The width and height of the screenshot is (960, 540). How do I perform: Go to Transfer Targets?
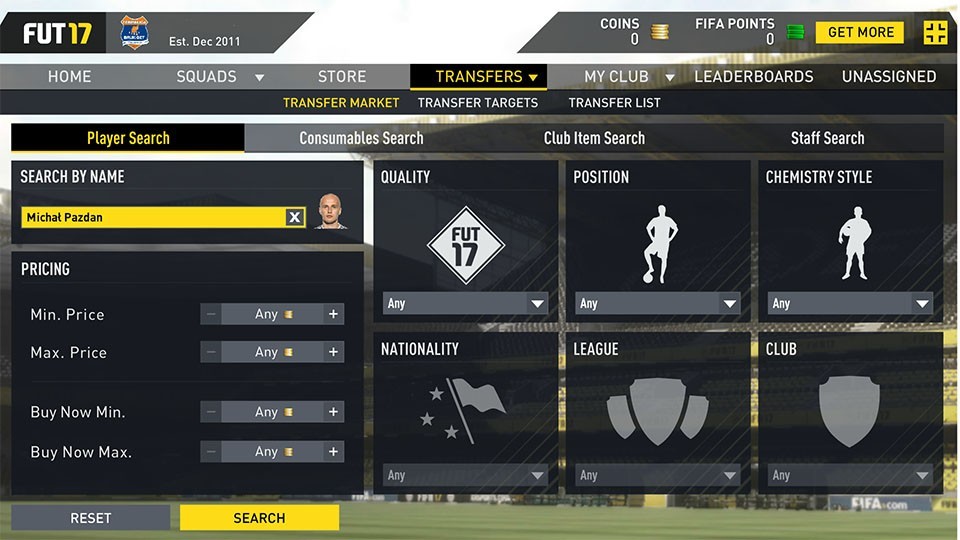(477, 102)
